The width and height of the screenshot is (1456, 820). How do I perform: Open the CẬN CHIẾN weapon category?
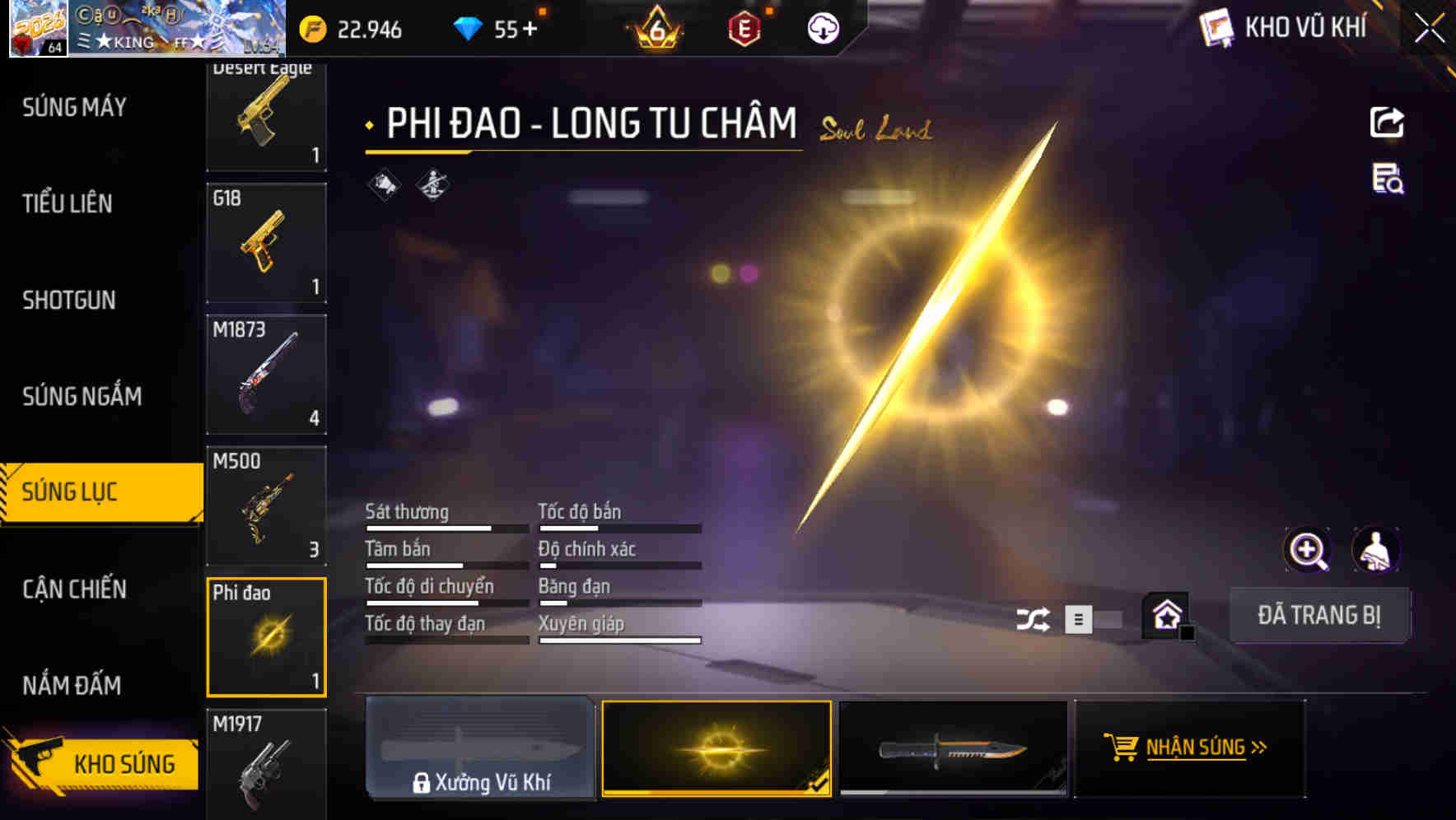click(74, 589)
